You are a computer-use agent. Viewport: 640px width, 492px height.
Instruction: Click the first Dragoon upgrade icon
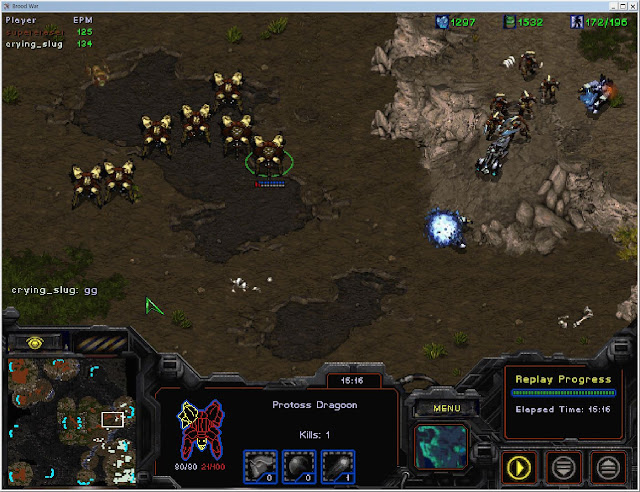[x=260, y=464]
